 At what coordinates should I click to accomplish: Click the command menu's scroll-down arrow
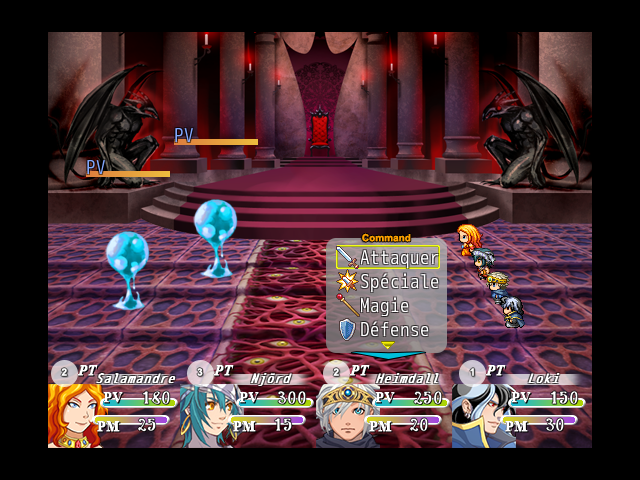coord(388,346)
